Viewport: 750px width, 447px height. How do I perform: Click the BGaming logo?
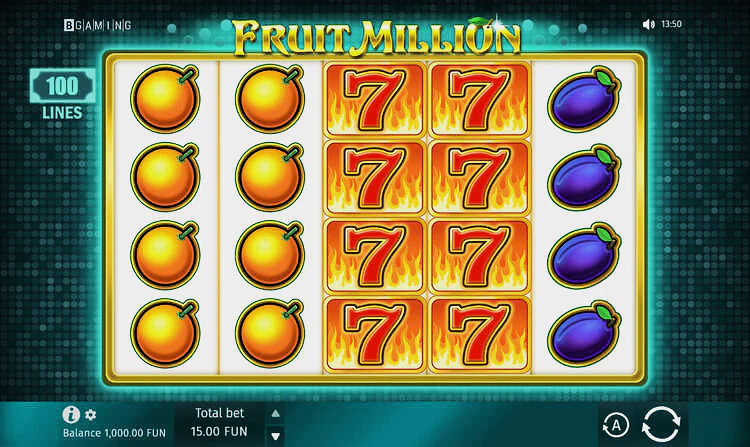[x=97, y=24]
